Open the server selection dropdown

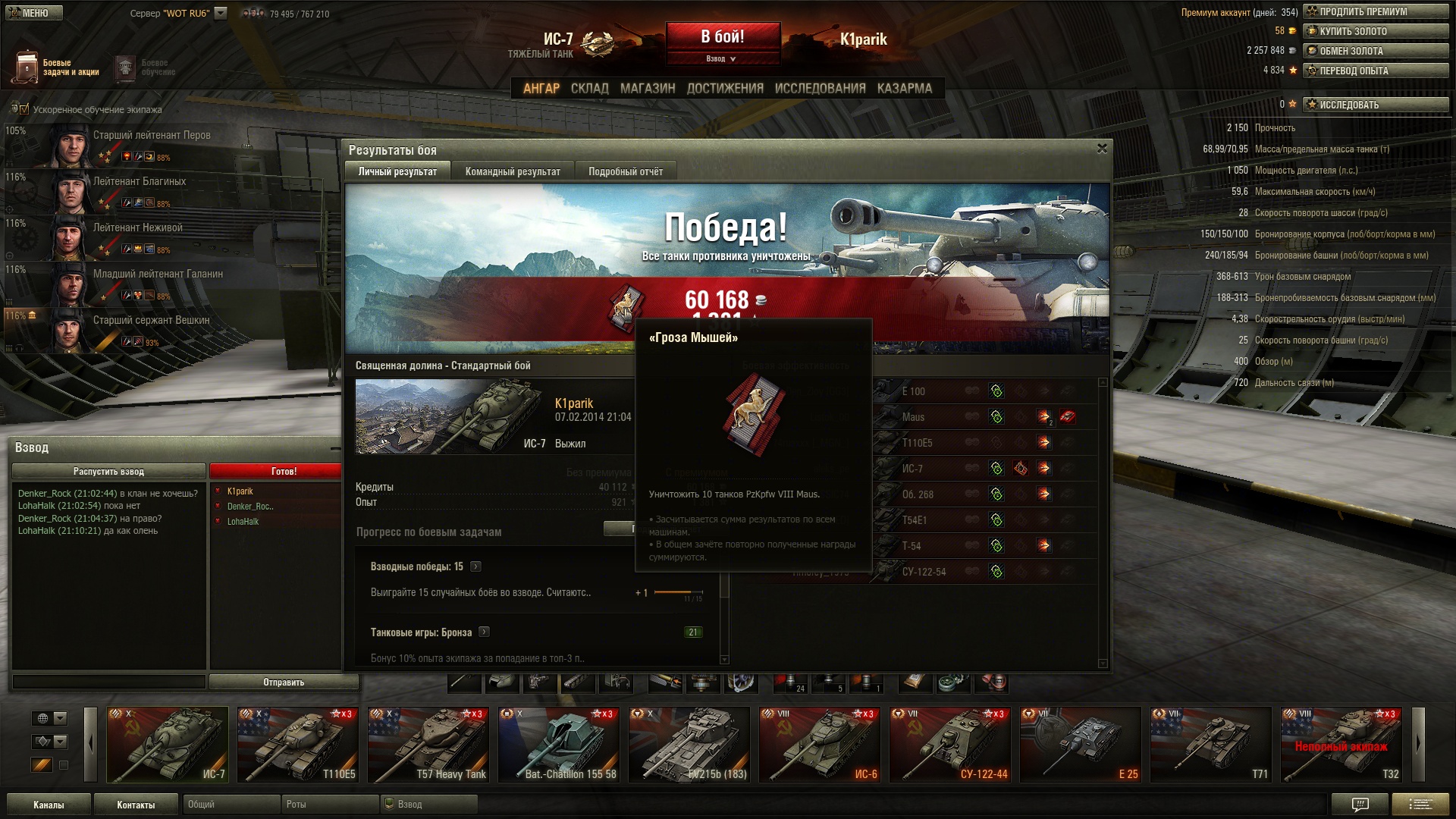[221, 13]
